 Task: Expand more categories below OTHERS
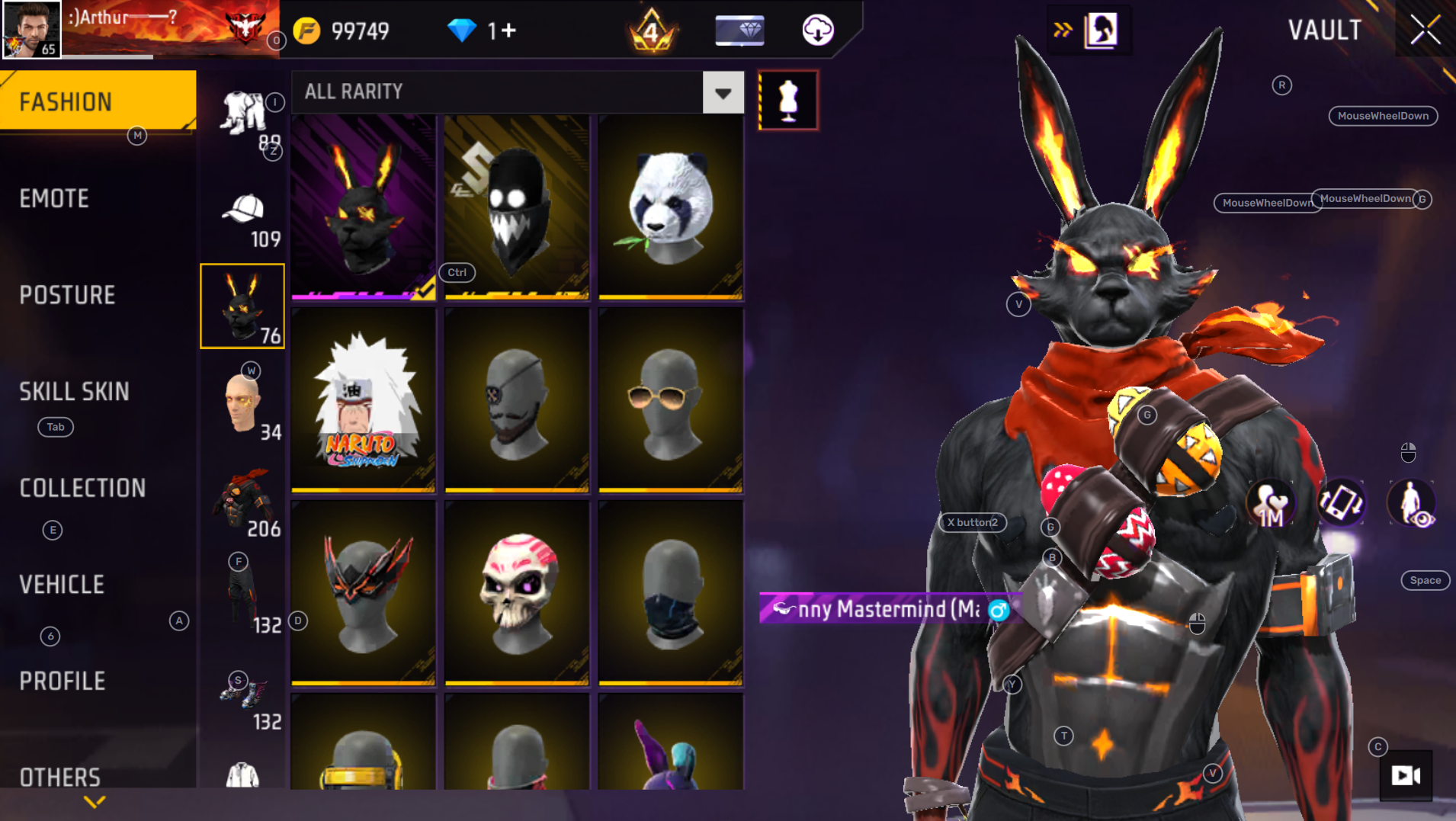95,801
